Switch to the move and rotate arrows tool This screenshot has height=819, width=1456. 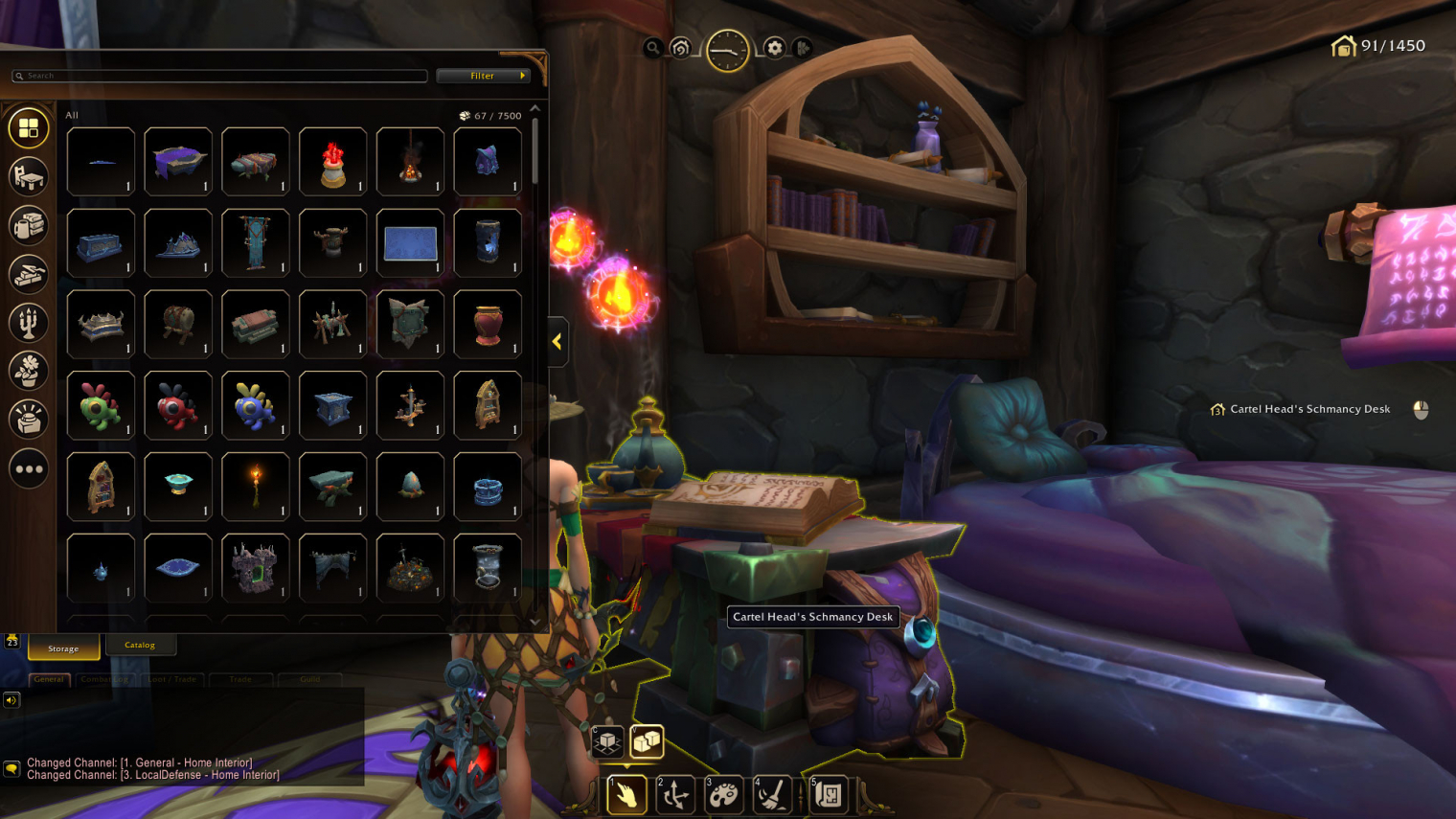tap(675, 795)
